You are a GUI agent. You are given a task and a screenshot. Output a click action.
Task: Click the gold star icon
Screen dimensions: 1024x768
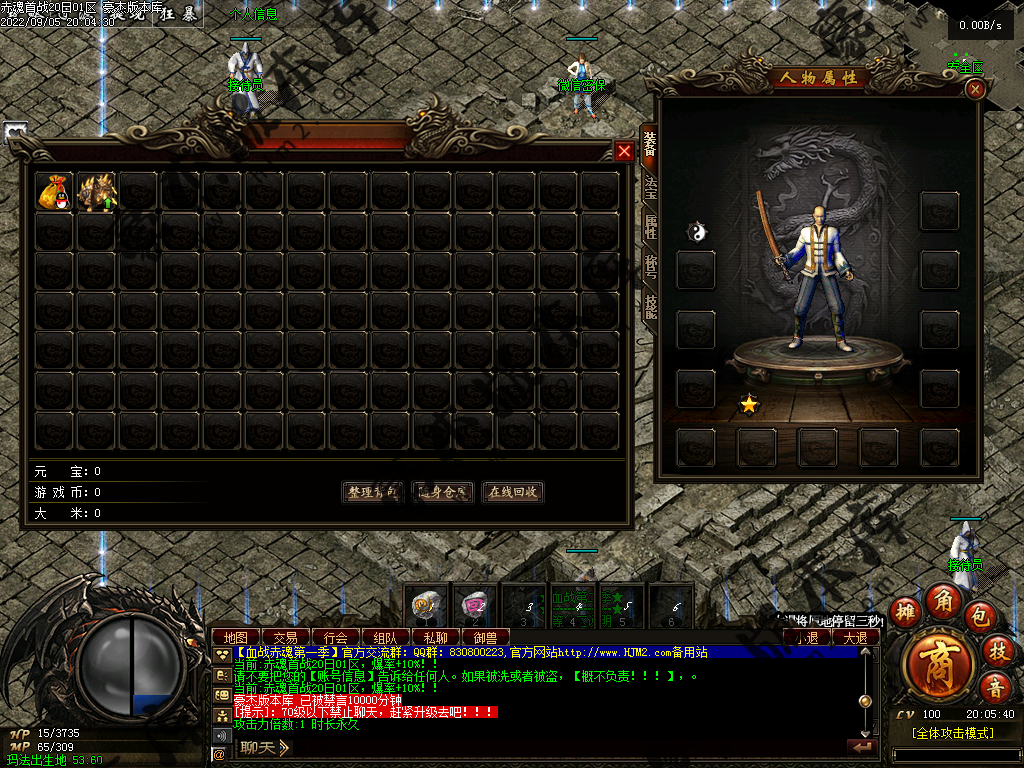click(748, 404)
